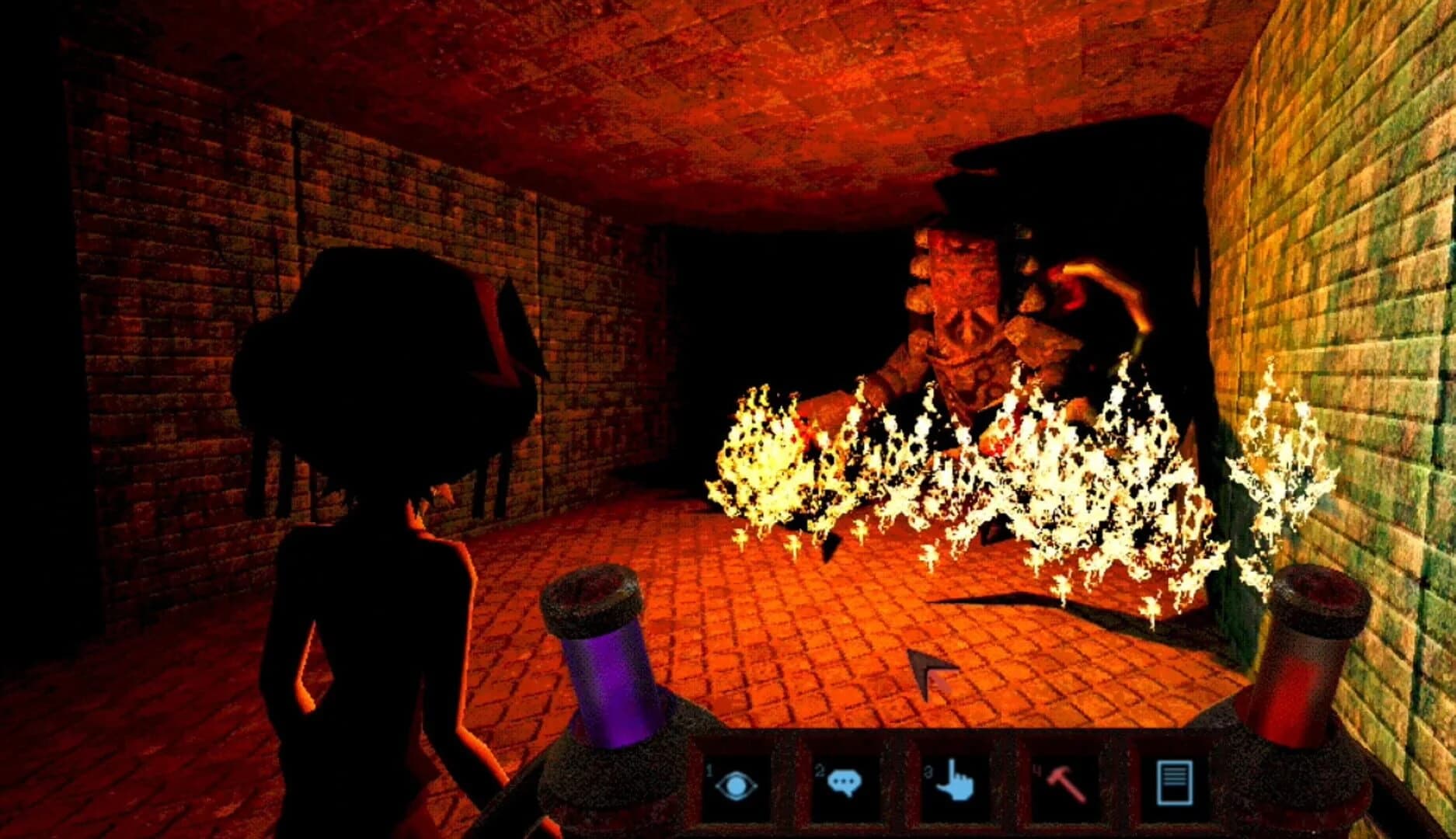The height and width of the screenshot is (839, 1456).
Task: Click the '1' hotkey label beside the eye
Action: pyautogui.click(x=709, y=769)
